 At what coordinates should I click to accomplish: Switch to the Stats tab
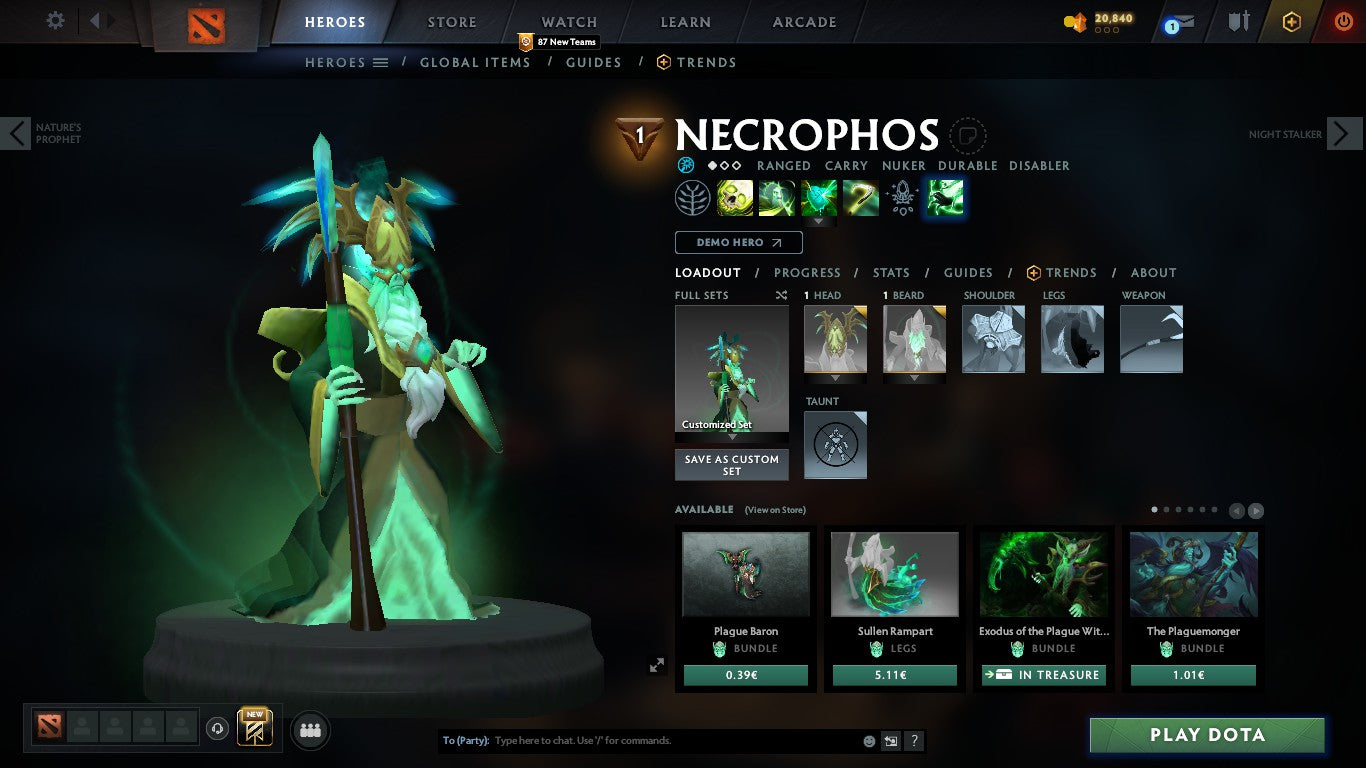[x=890, y=272]
